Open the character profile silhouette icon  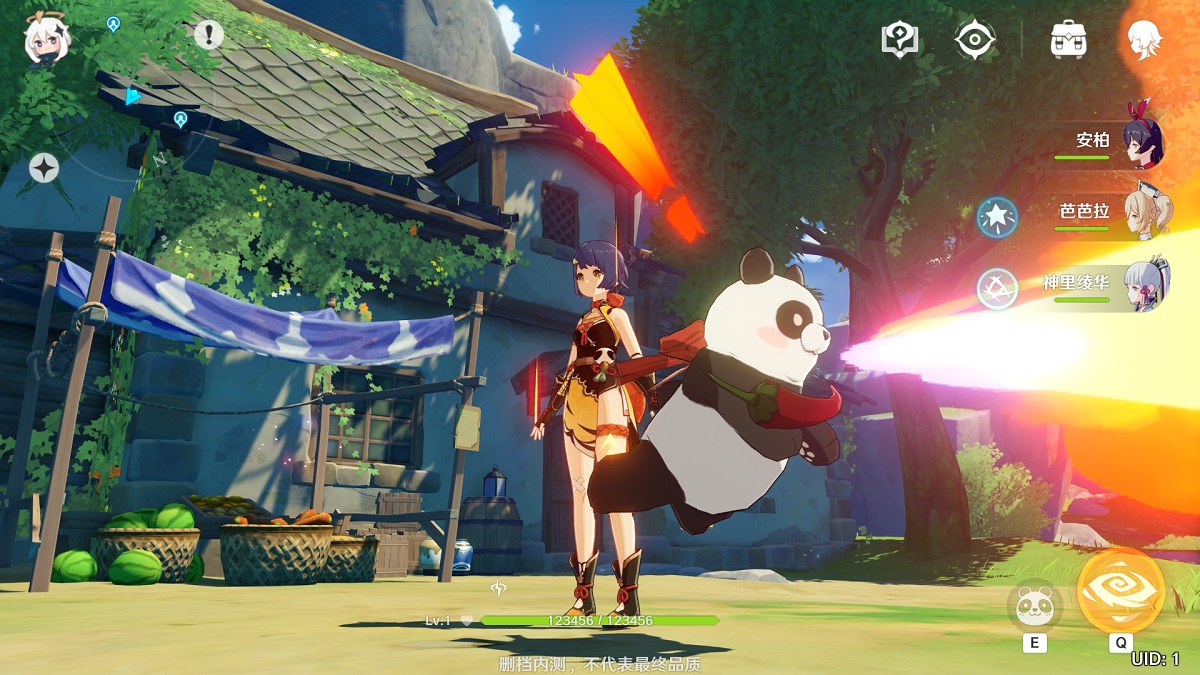(x=1144, y=40)
